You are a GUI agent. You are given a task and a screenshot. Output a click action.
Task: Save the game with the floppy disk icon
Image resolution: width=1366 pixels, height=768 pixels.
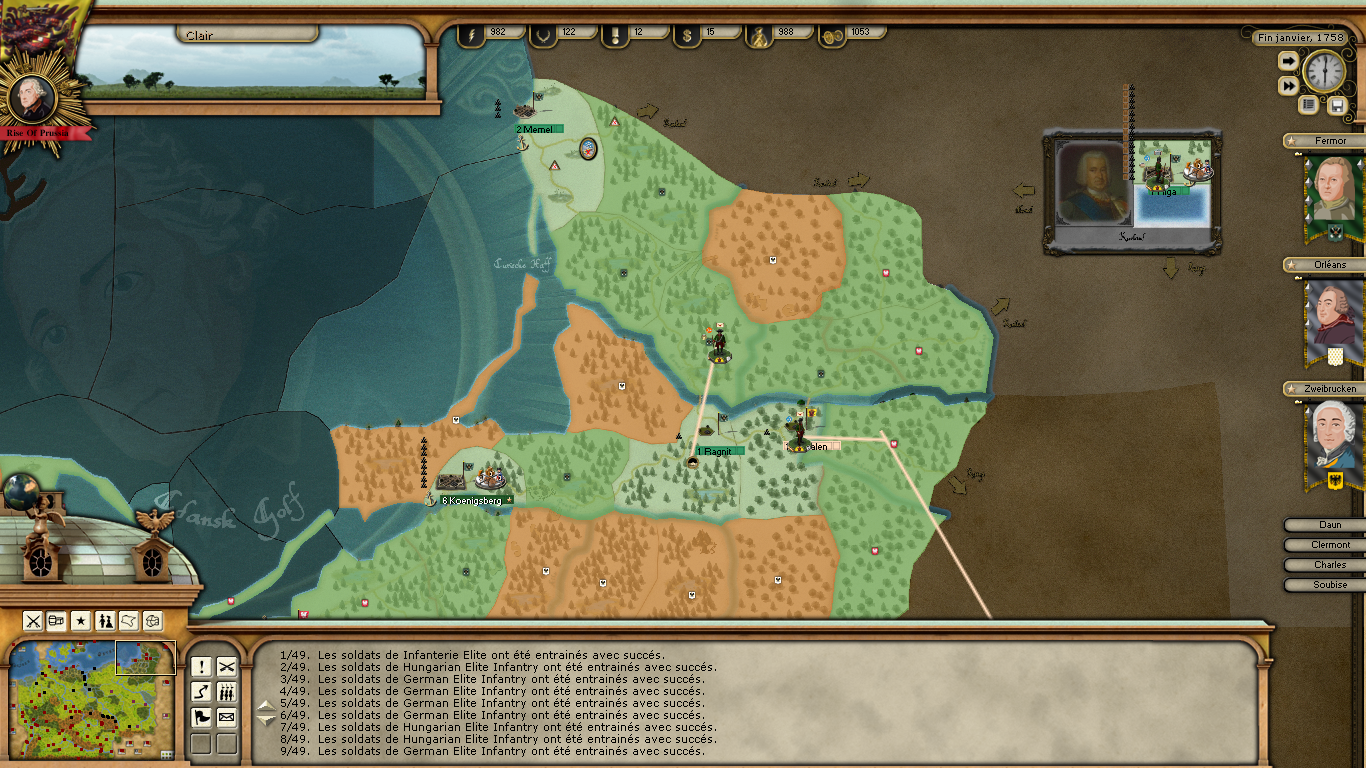point(1337,105)
